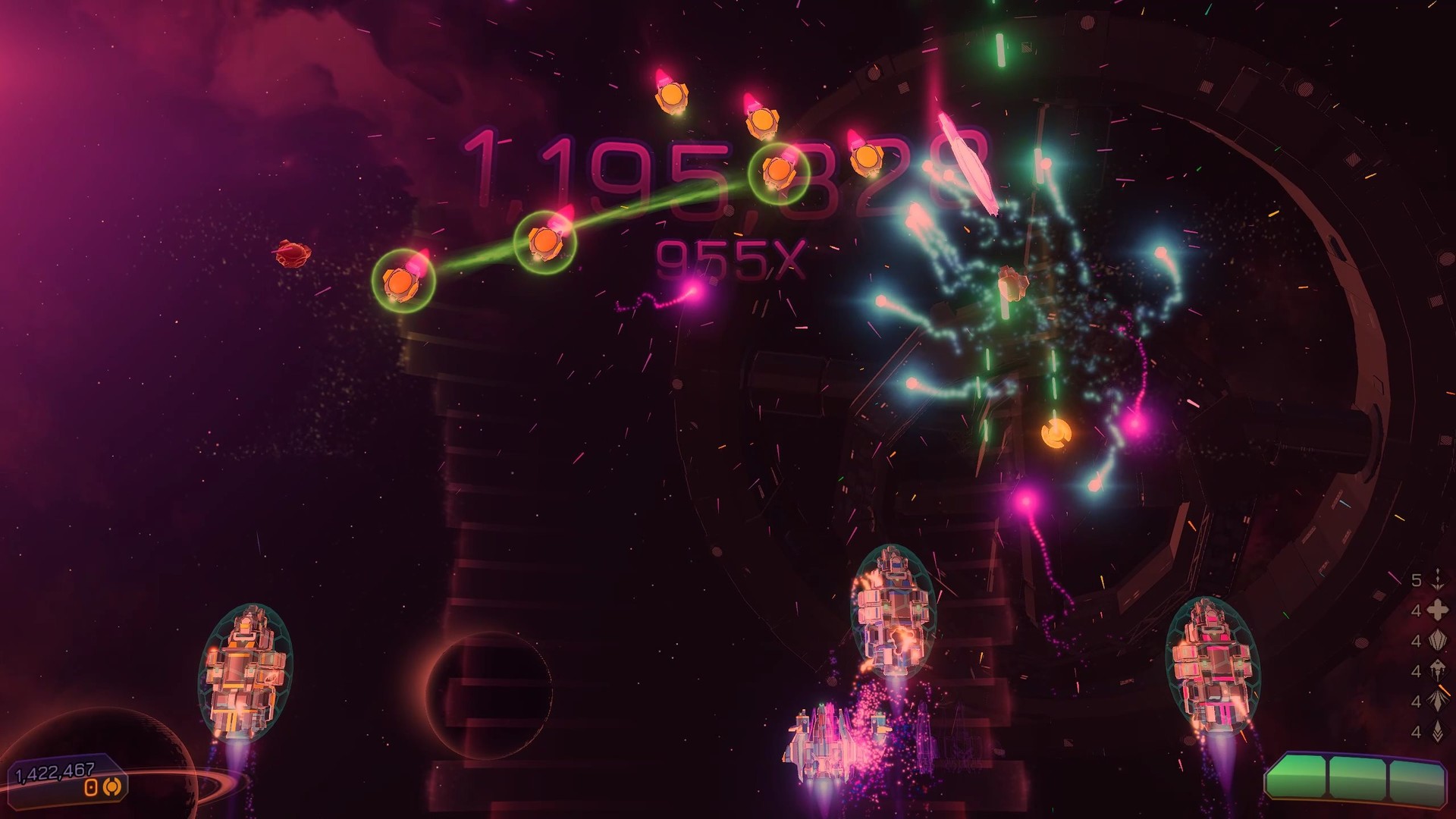Activate the repair cross ability icon
Screen dimensions: 1456x819
1438,608
